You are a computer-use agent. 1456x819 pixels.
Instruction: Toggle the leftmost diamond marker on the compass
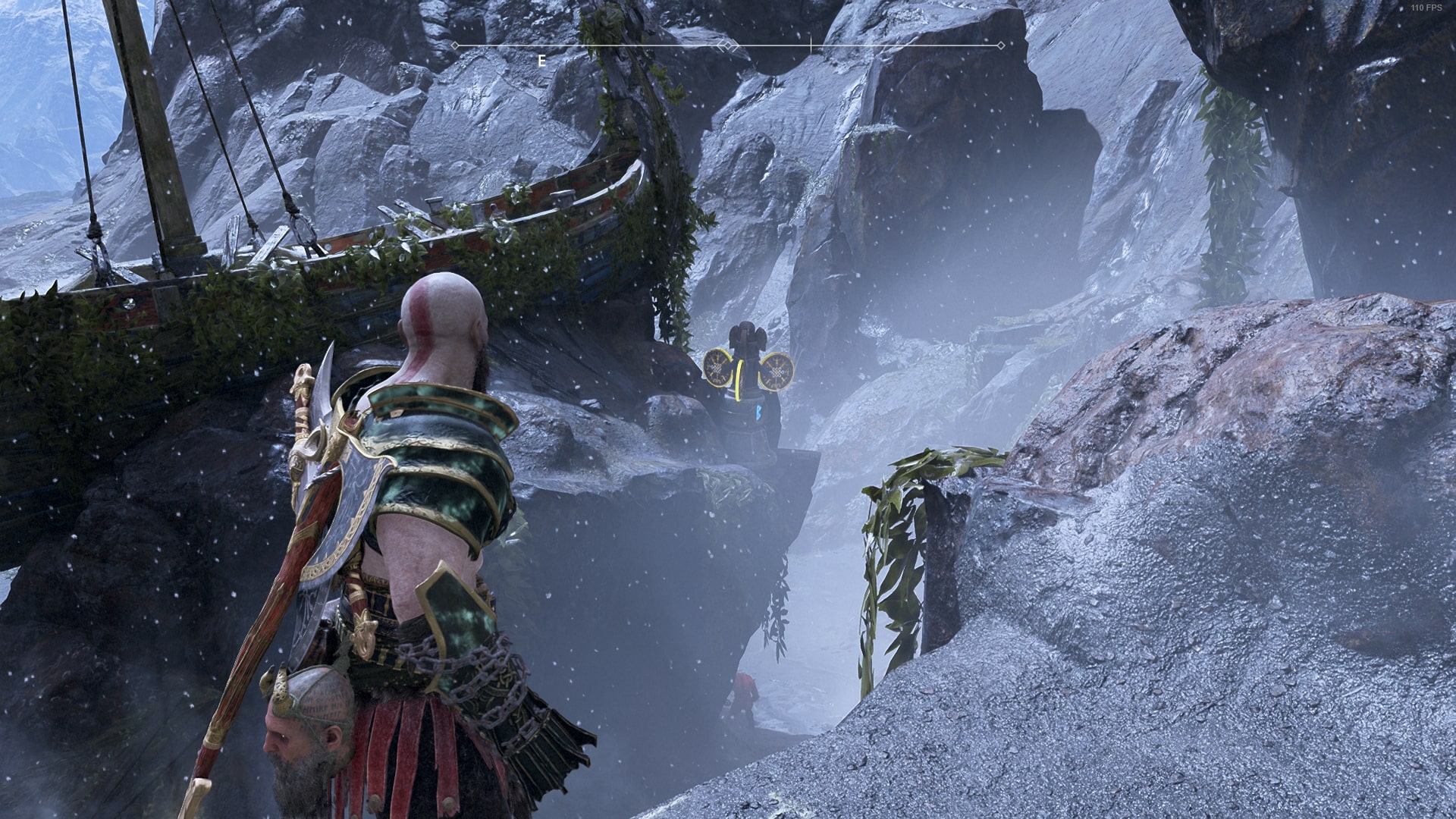[x=456, y=45]
